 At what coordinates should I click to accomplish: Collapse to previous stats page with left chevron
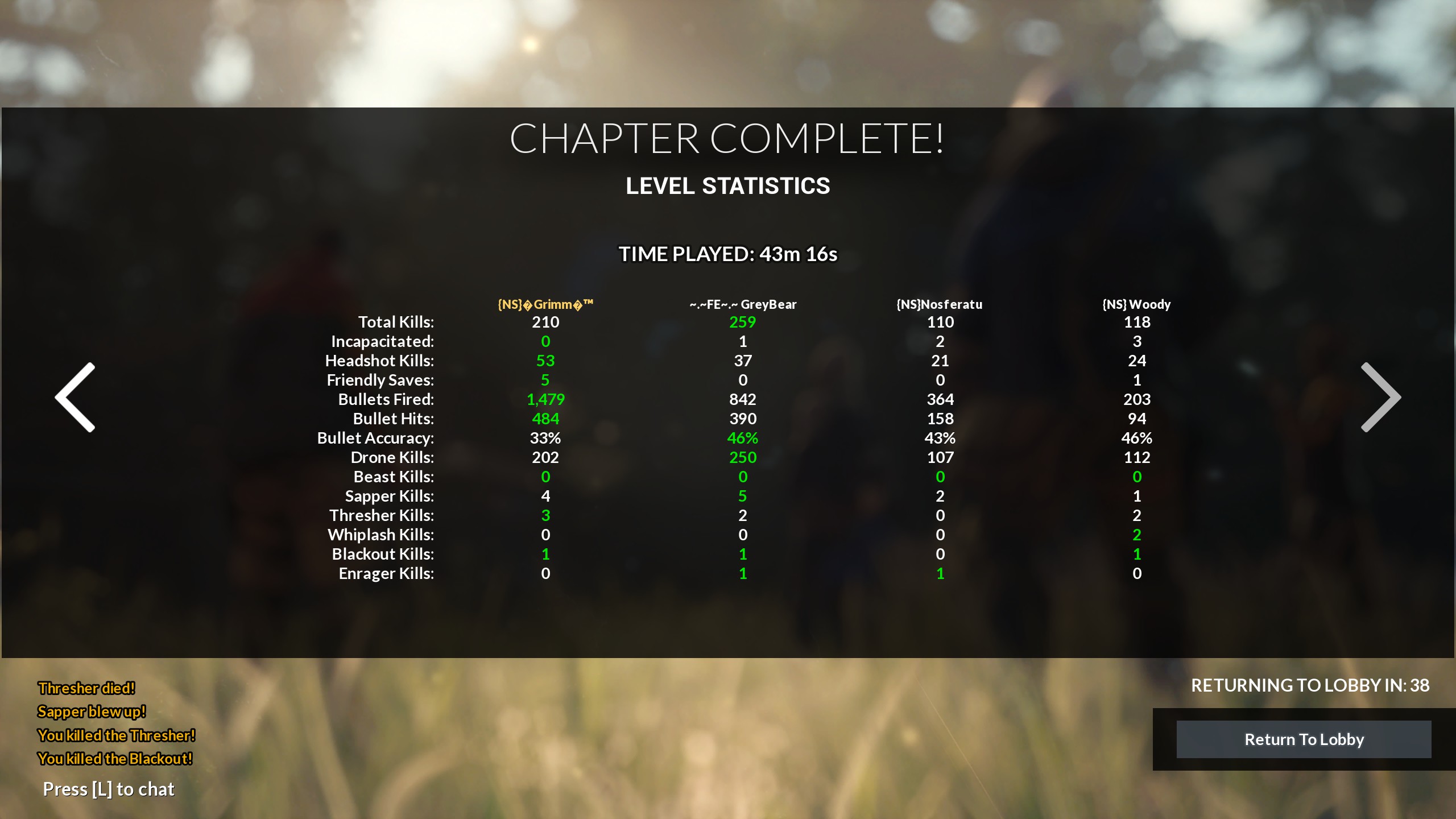pyautogui.click(x=75, y=397)
